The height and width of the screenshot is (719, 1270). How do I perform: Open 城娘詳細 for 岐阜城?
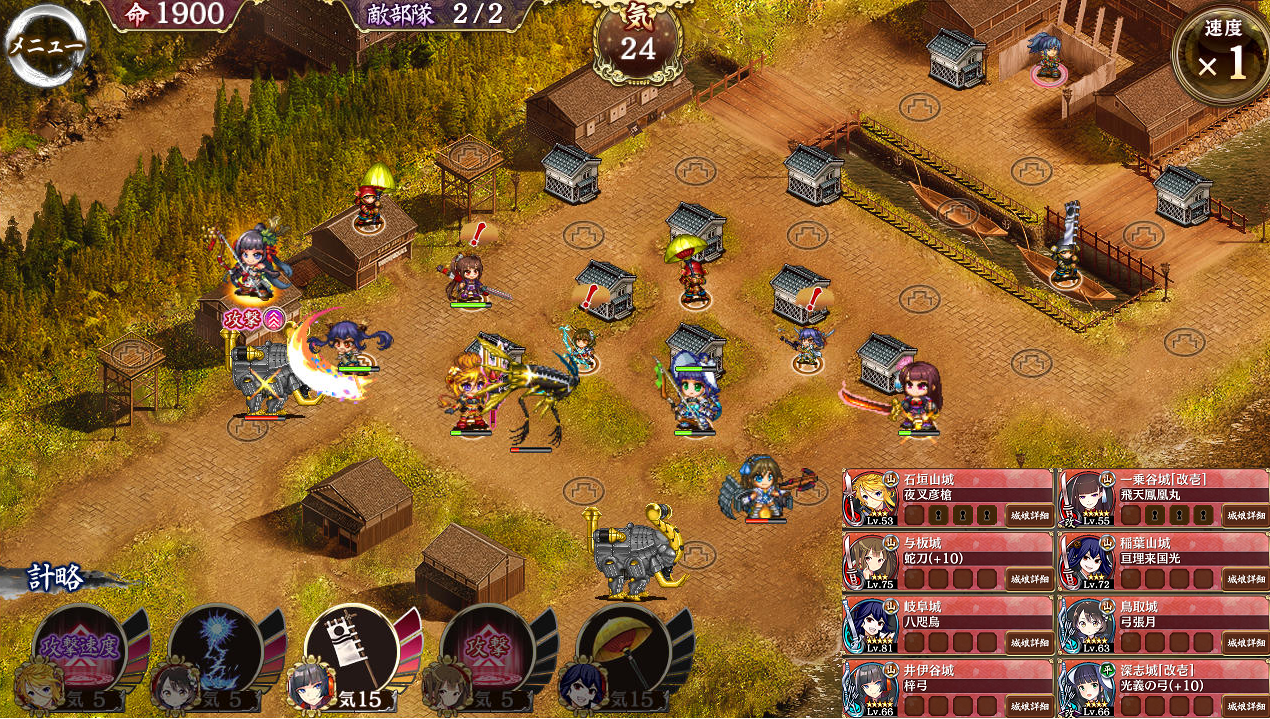[x=1028, y=643]
